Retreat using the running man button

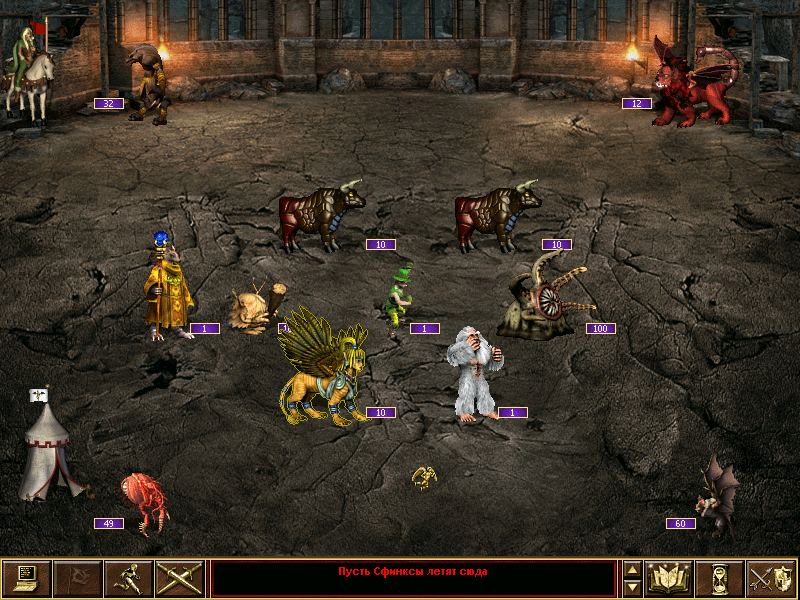(x=128, y=579)
